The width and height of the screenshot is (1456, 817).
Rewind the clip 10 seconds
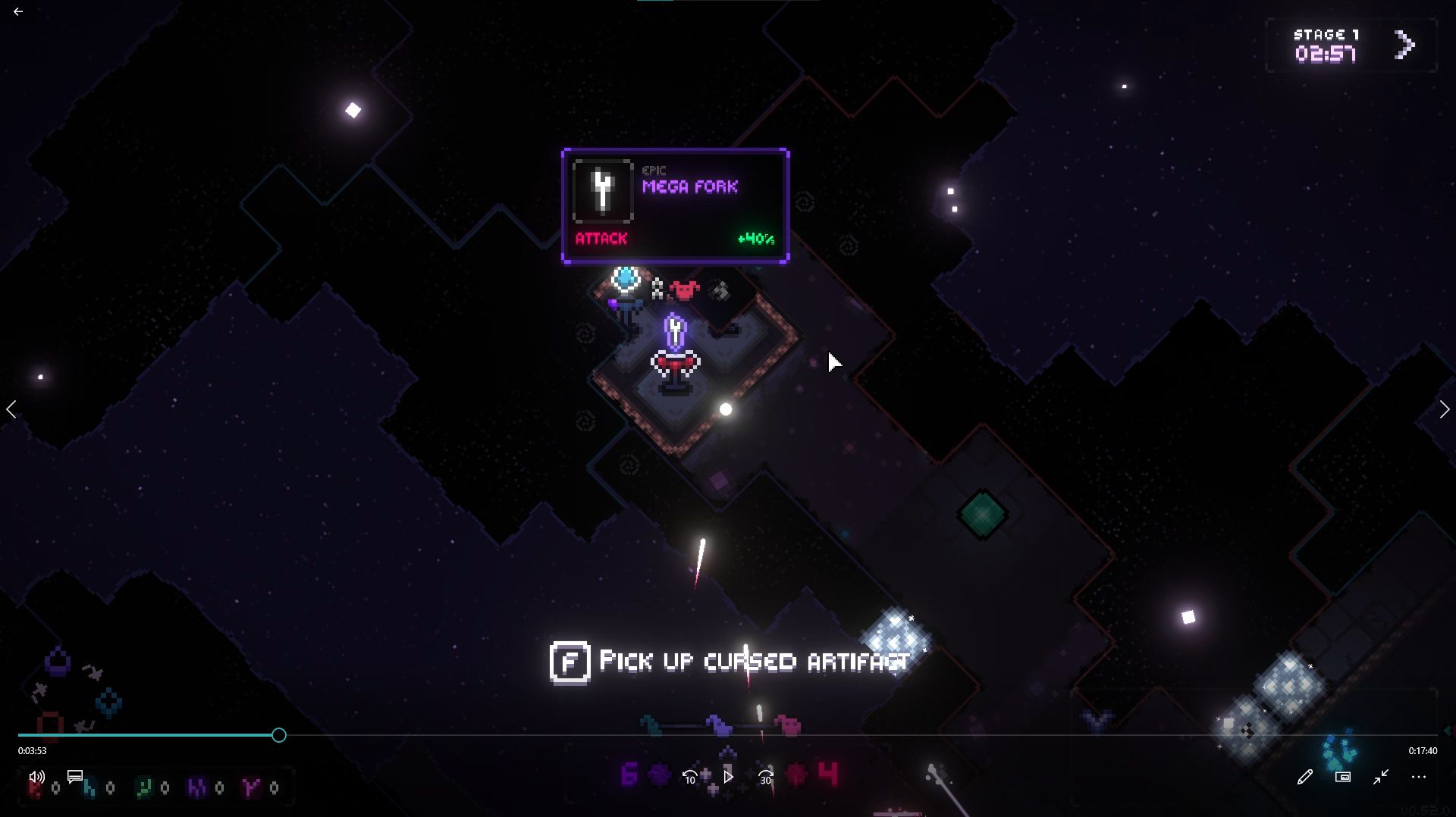(689, 777)
